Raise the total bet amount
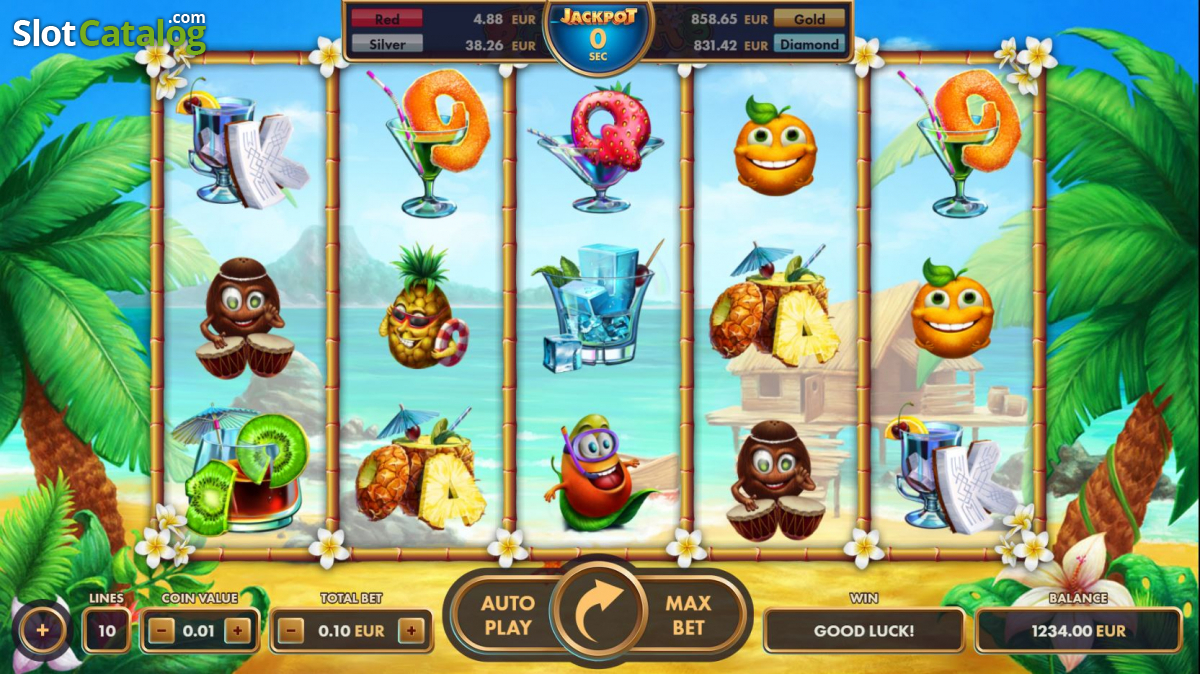This screenshot has width=1200, height=674. 411,631
